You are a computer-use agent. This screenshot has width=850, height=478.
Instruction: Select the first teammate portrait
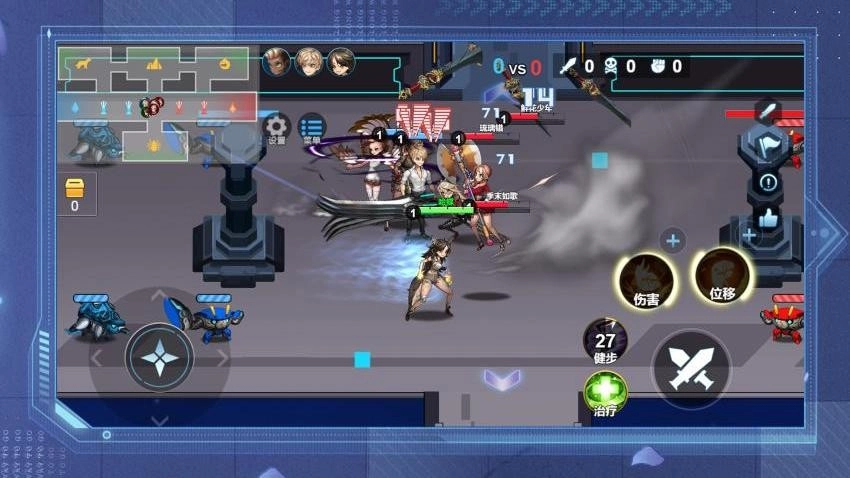[277, 62]
